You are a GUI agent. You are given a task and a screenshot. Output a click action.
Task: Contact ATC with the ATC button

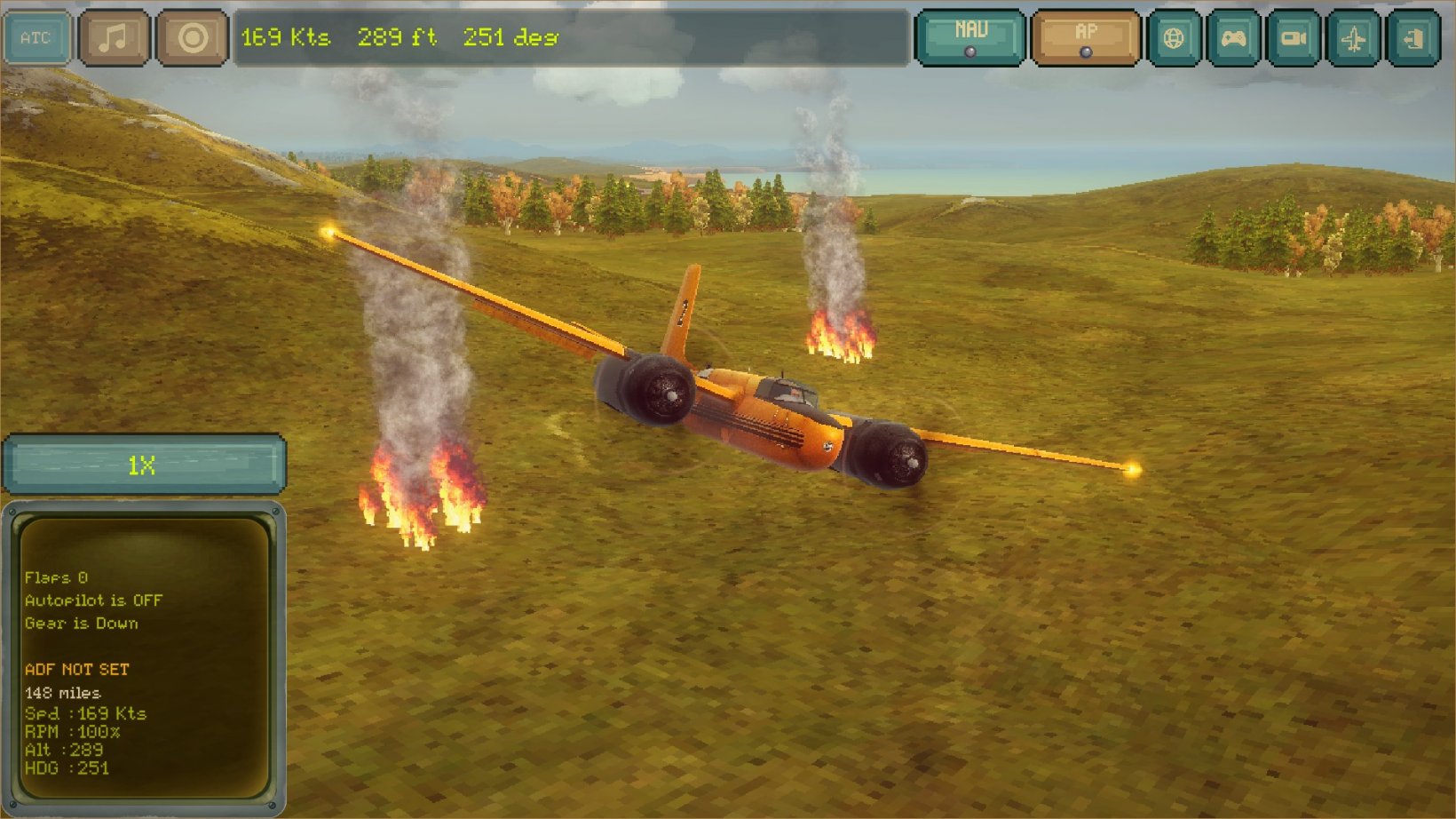(37, 37)
